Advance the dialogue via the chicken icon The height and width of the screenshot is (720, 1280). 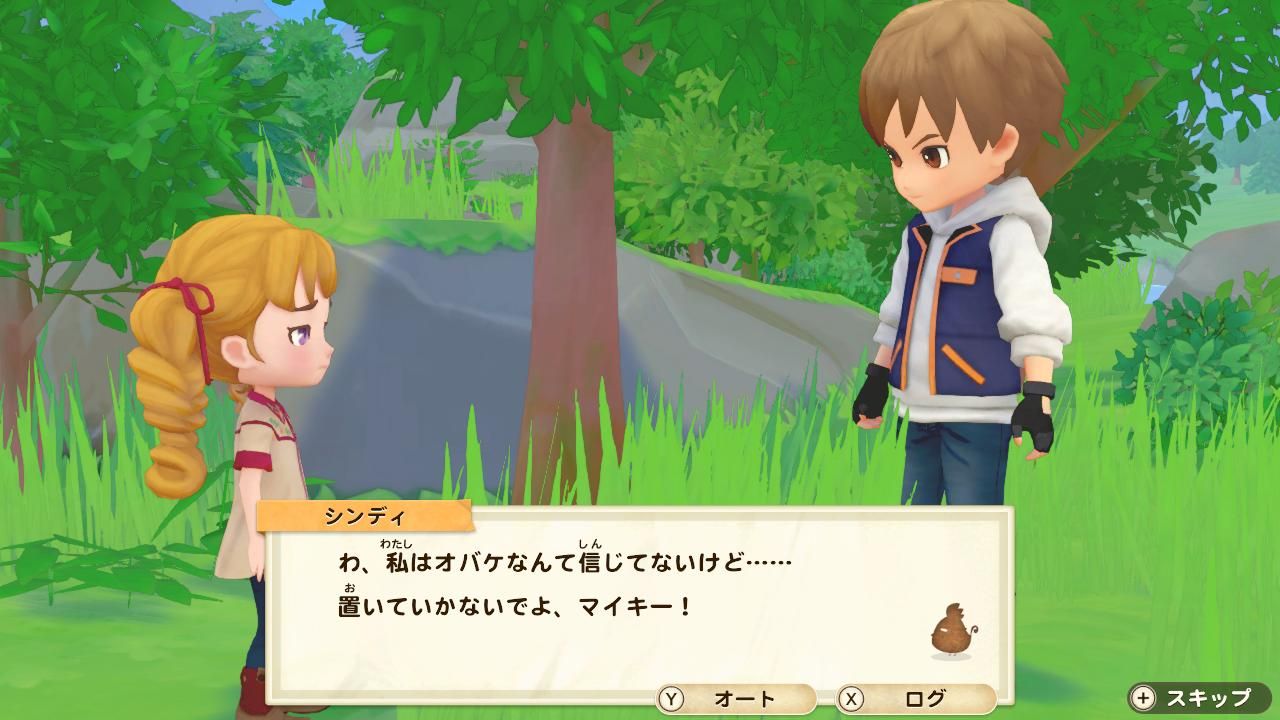pyautogui.click(x=952, y=632)
